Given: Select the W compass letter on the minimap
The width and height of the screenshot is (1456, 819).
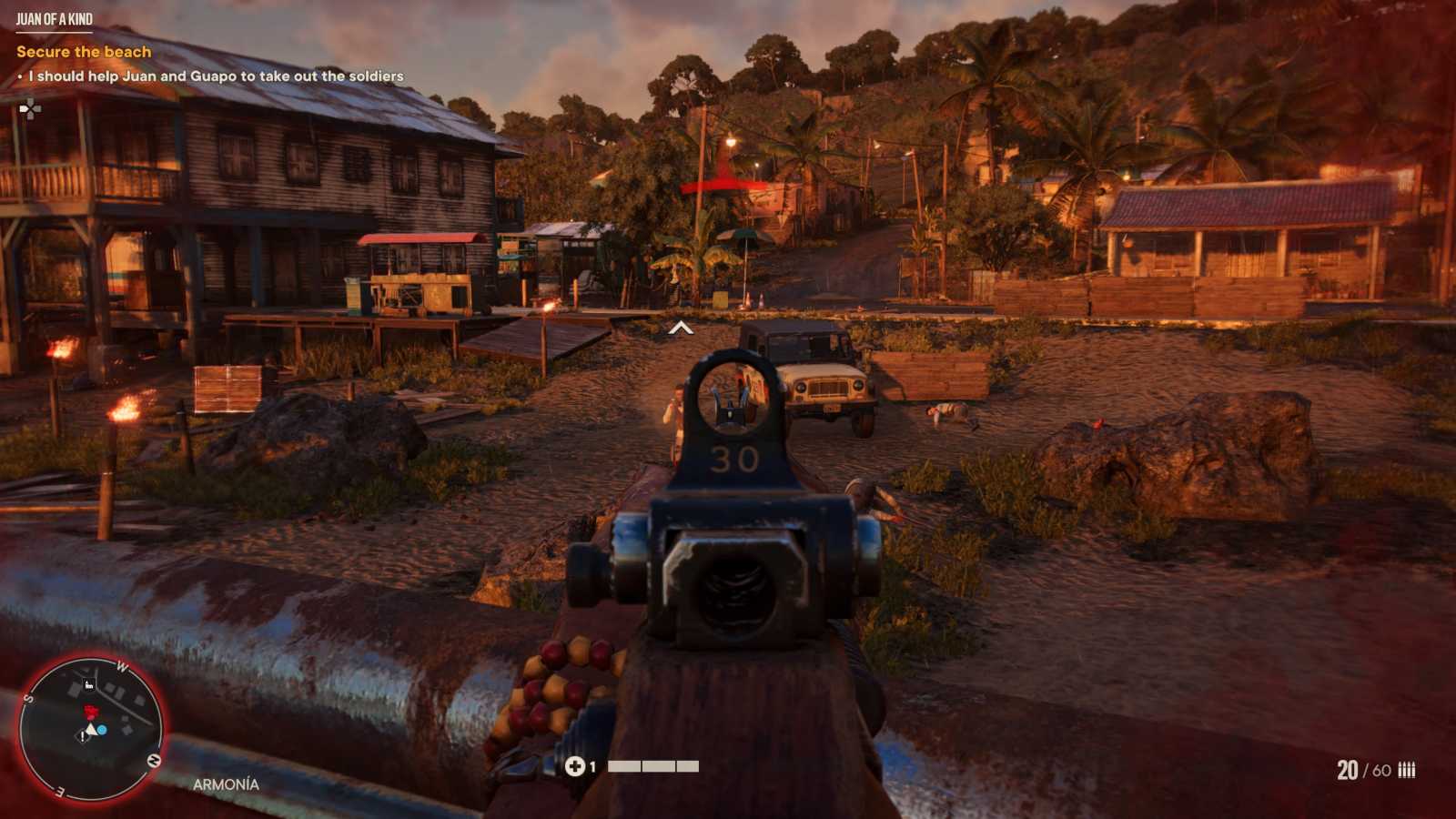Looking at the screenshot, I should click(121, 665).
